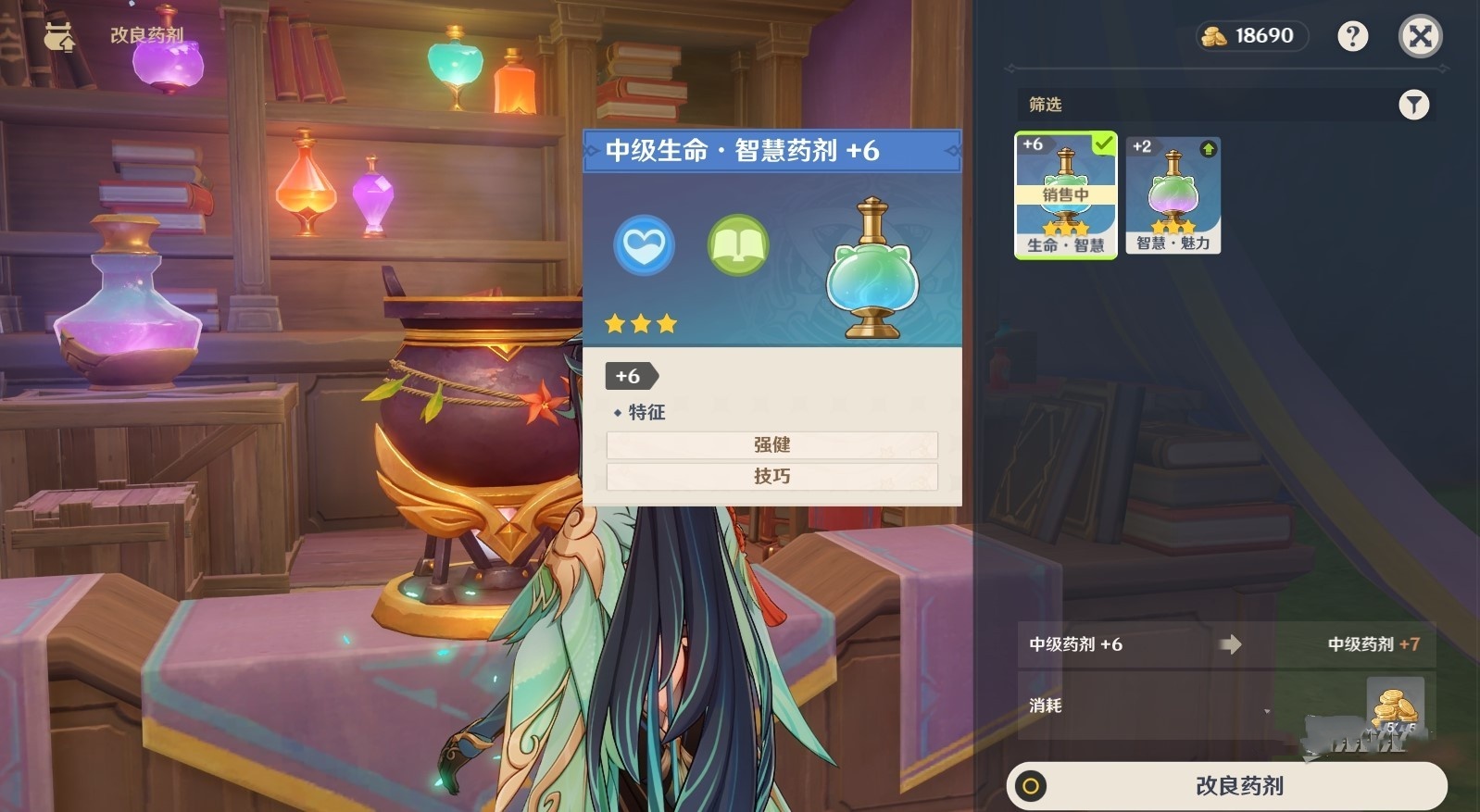Click the 技巧 trait entry
Viewport: 1480px width, 812px height.
(771, 476)
